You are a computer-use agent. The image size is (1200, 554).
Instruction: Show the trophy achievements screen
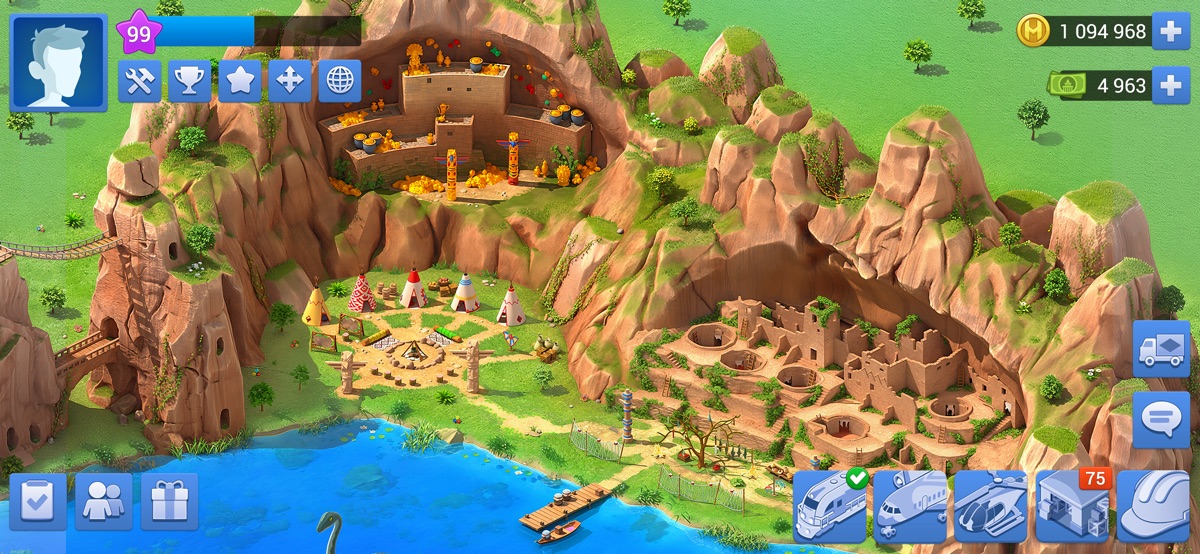[x=189, y=81]
